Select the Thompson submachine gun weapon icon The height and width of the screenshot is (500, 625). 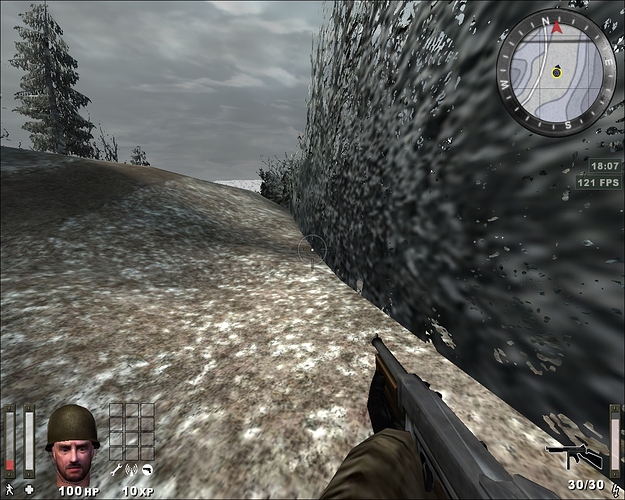[x=574, y=456]
